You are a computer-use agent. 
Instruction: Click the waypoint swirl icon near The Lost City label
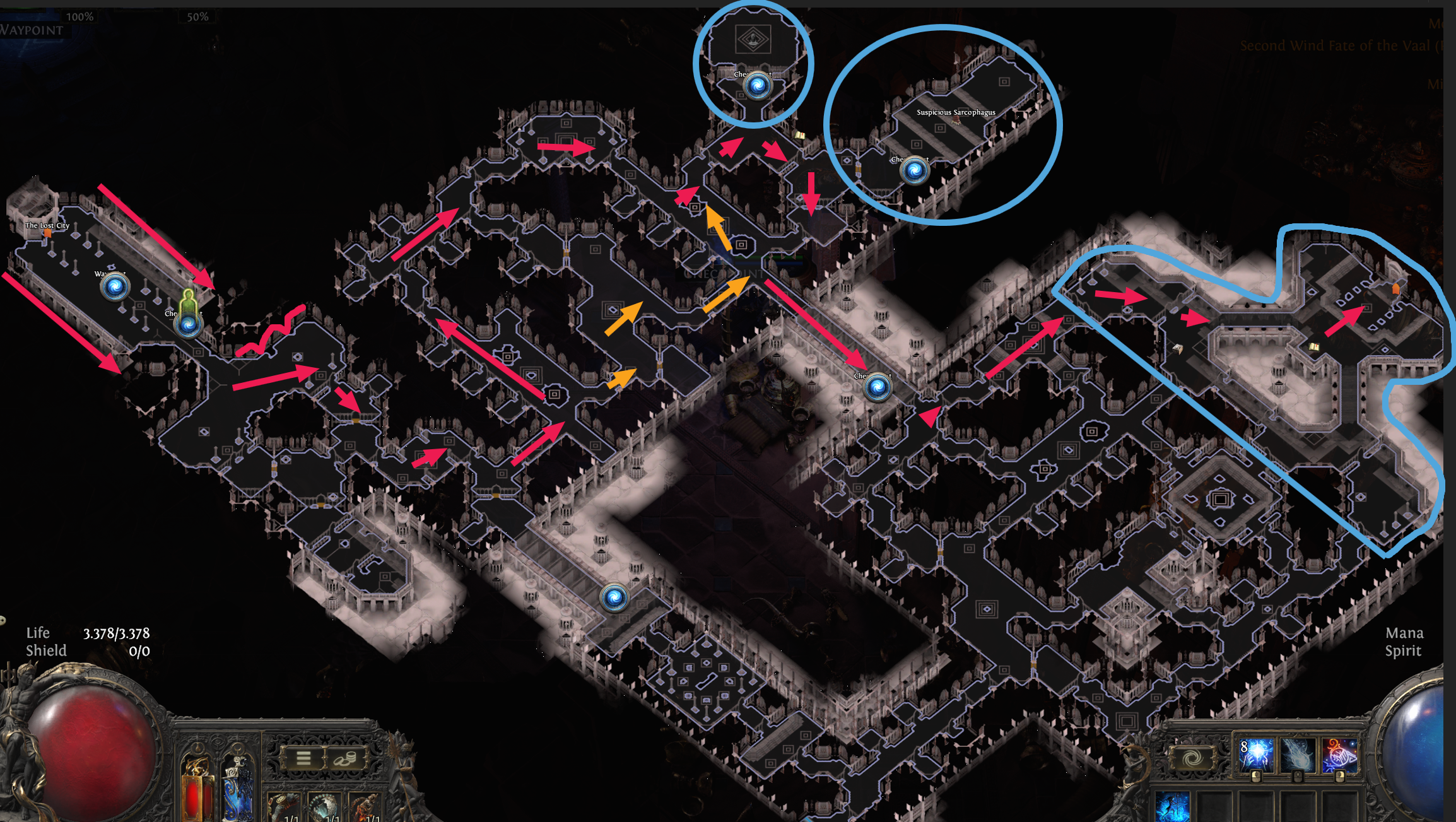click(x=115, y=287)
